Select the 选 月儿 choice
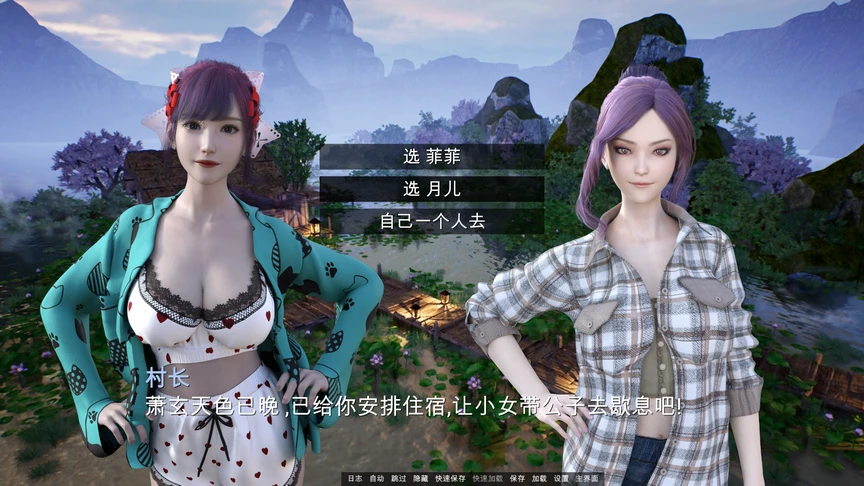 (x=432, y=189)
